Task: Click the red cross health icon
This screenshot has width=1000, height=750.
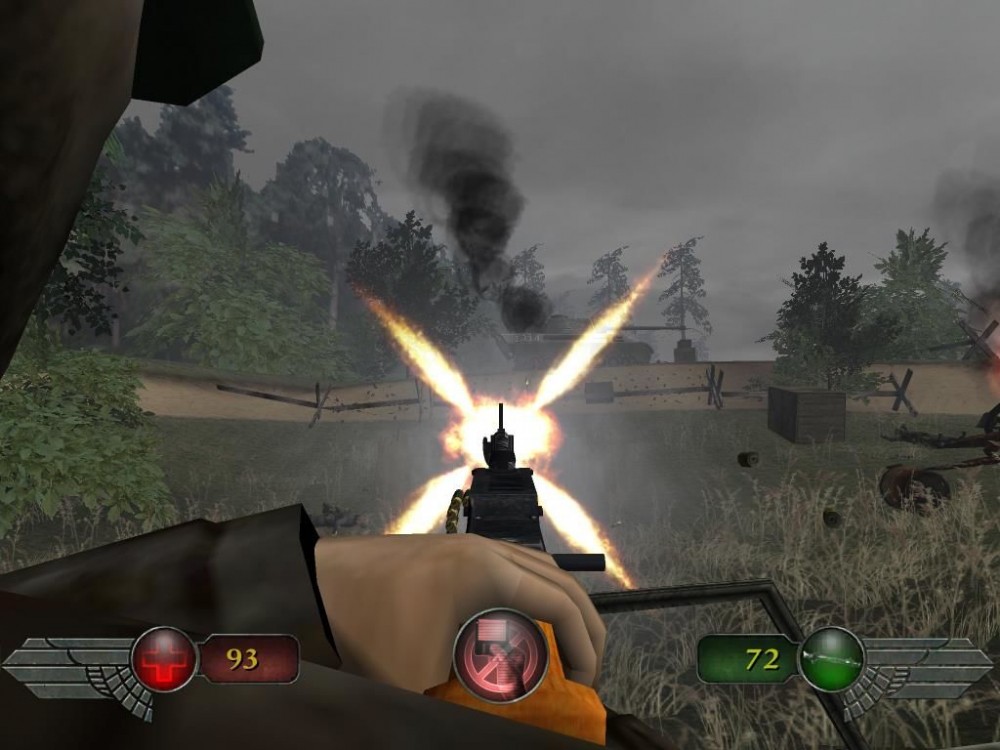Action: pyautogui.click(x=164, y=659)
